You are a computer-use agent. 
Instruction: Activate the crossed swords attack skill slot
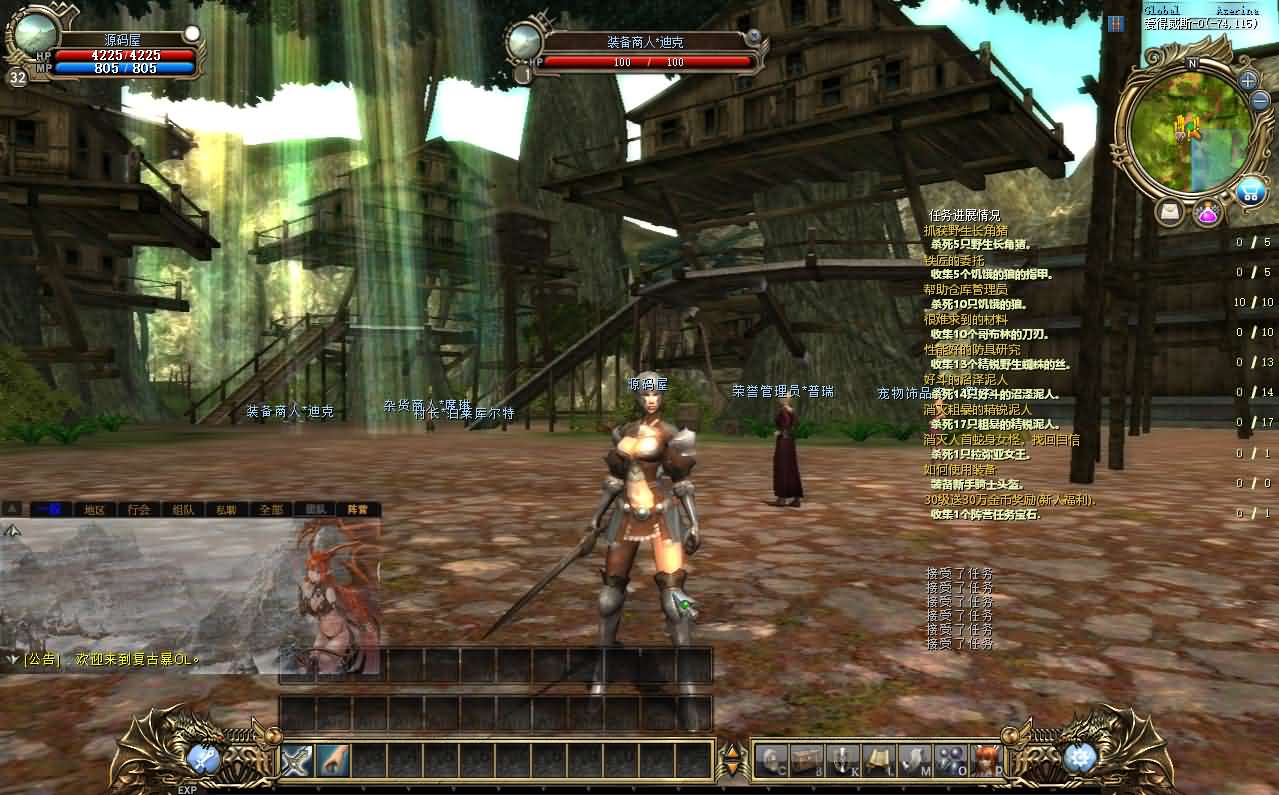click(x=297, y=761)
